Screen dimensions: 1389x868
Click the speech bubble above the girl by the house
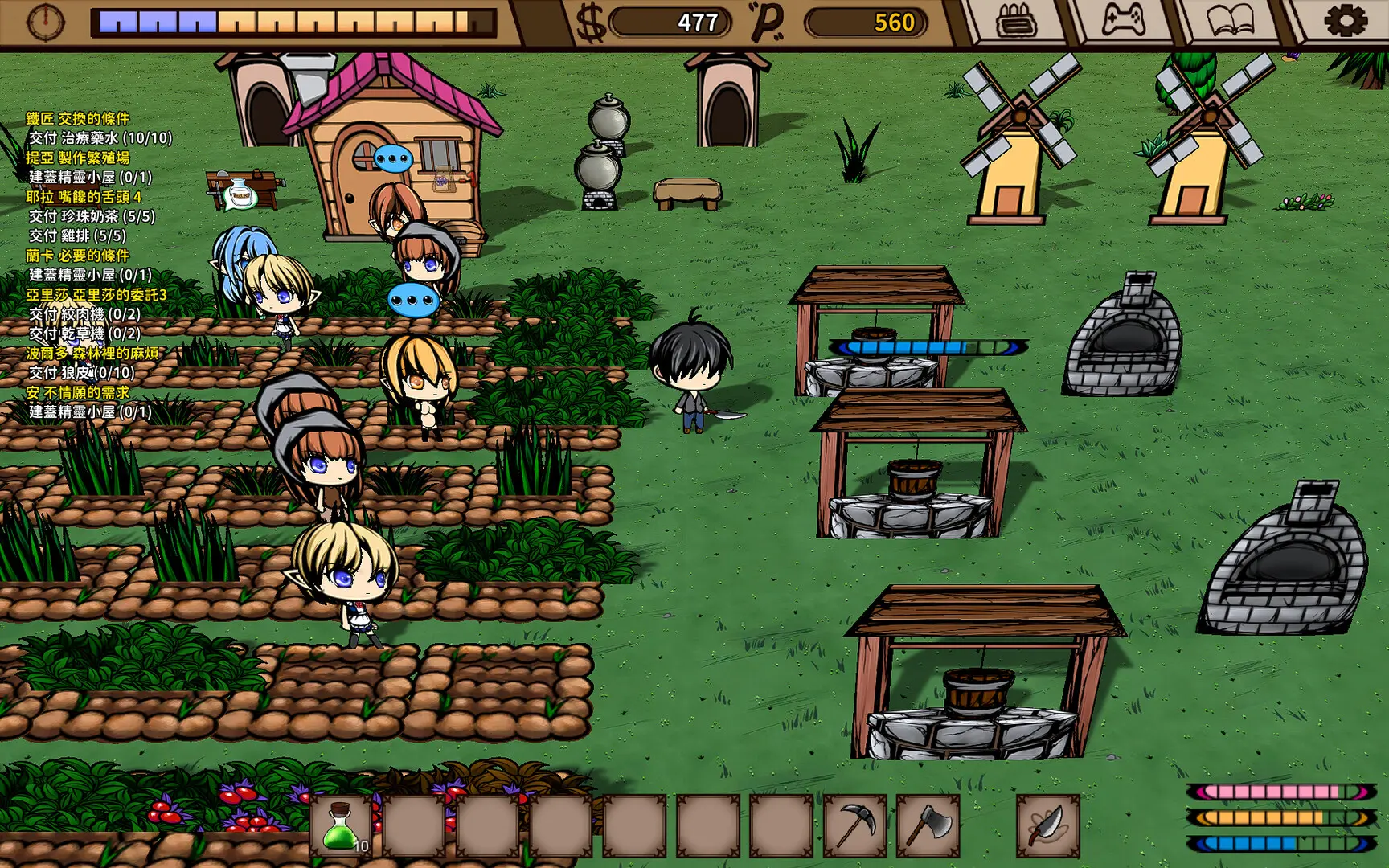(393, 158)
